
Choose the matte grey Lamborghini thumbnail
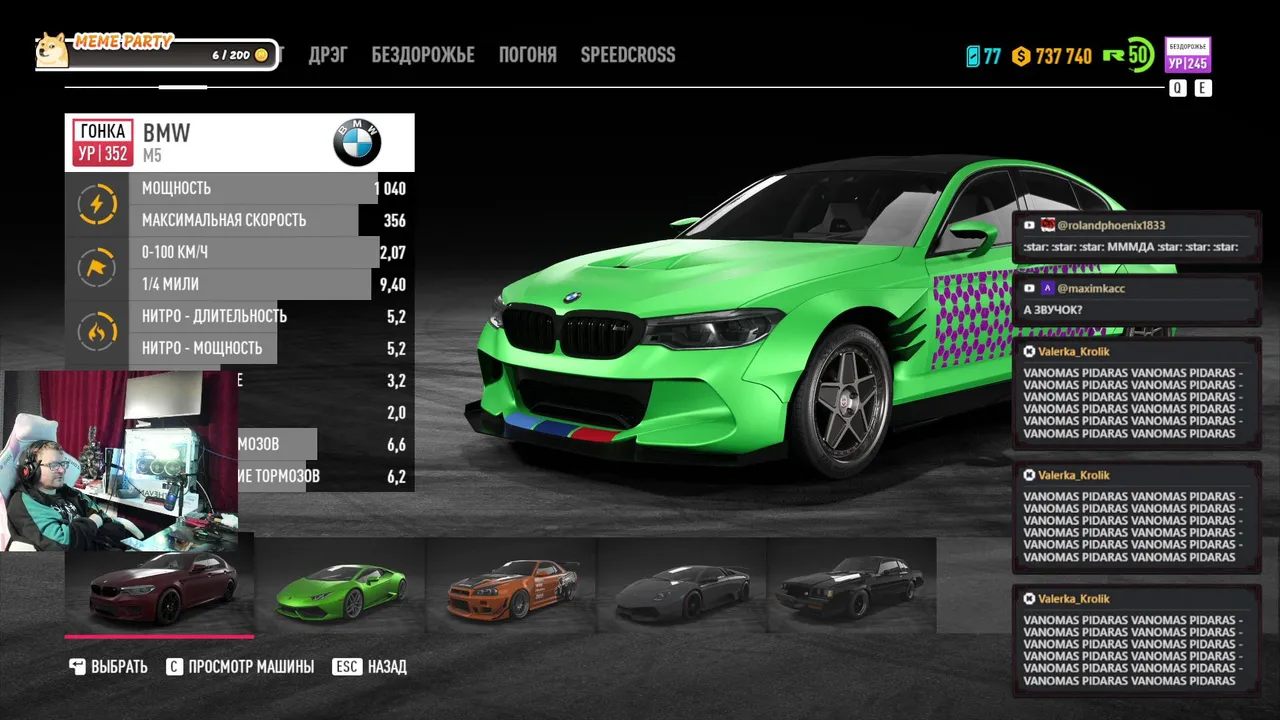coord(682,587)
